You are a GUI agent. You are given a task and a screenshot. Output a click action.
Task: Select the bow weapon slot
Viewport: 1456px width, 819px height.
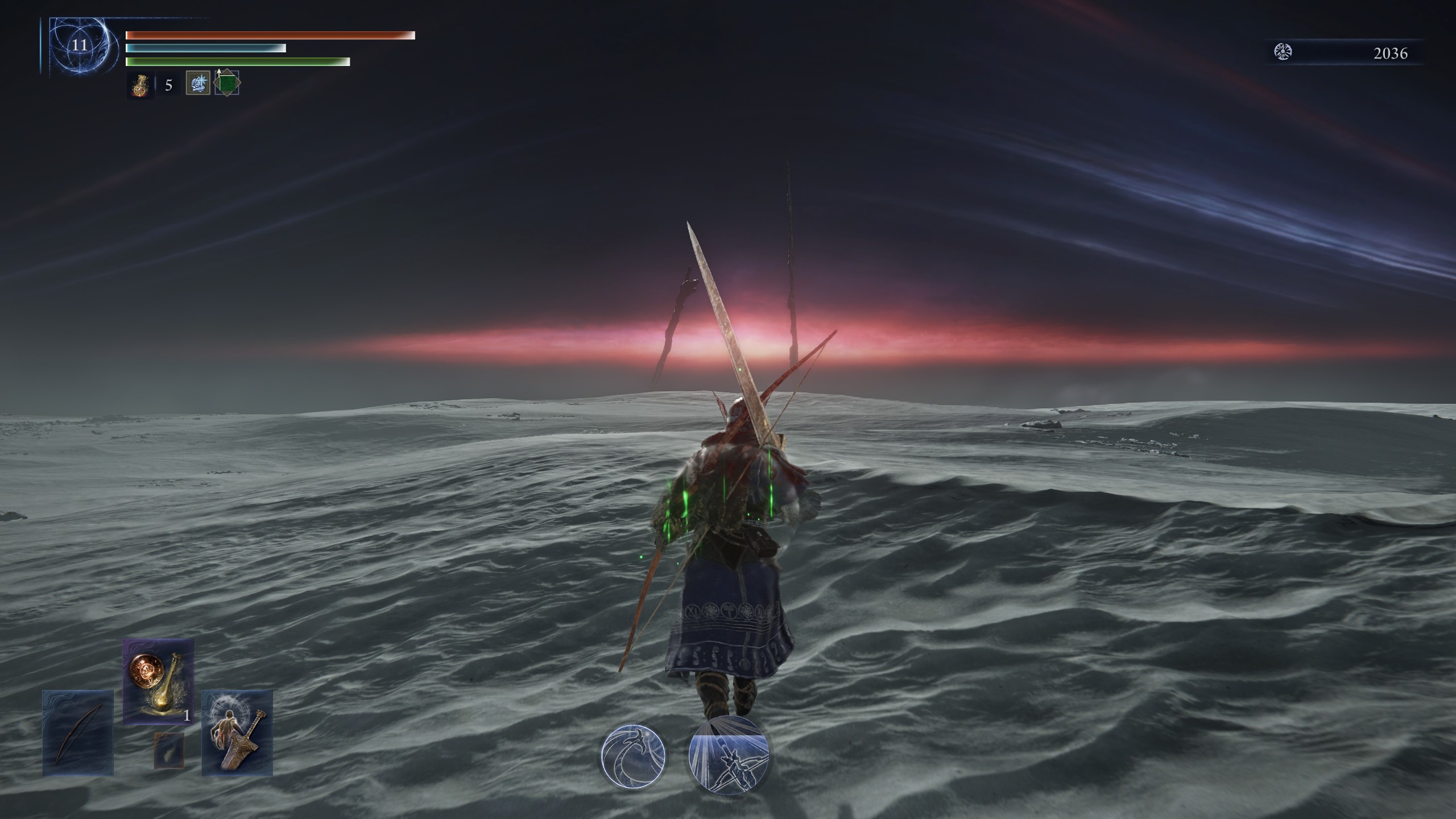pos(78,733)
